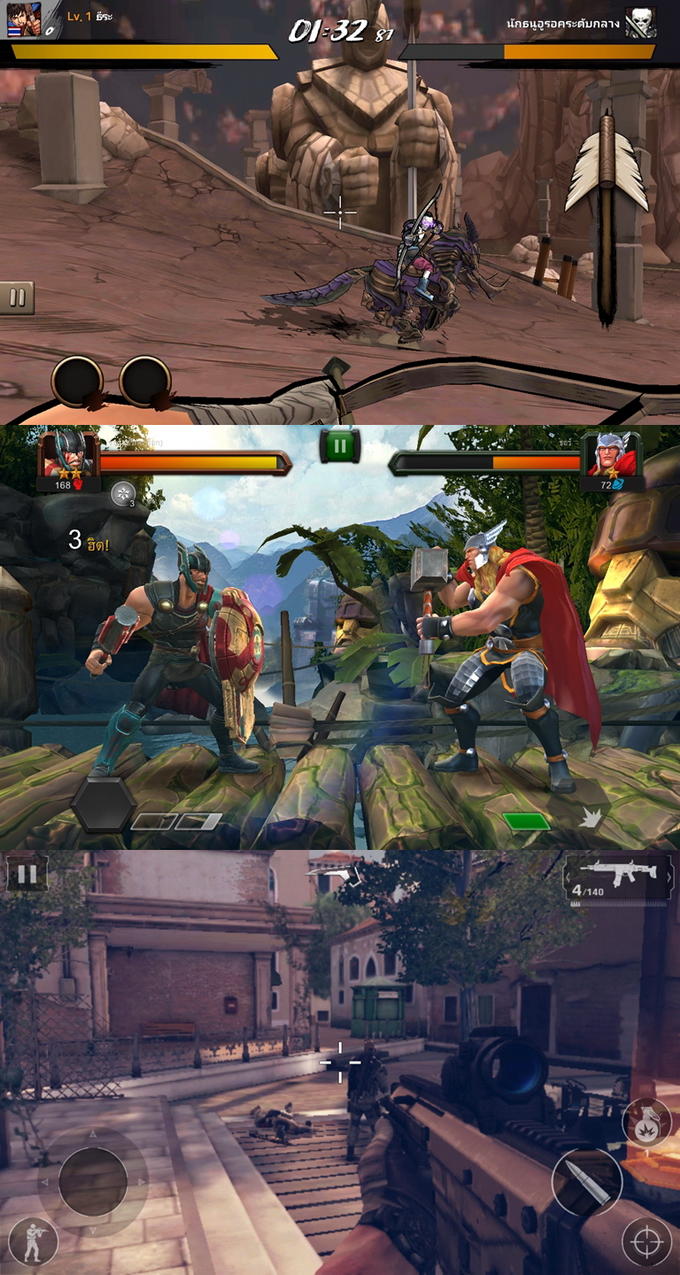
Task: Fire the weapon using the bullet button
Action: point(587,1182)
